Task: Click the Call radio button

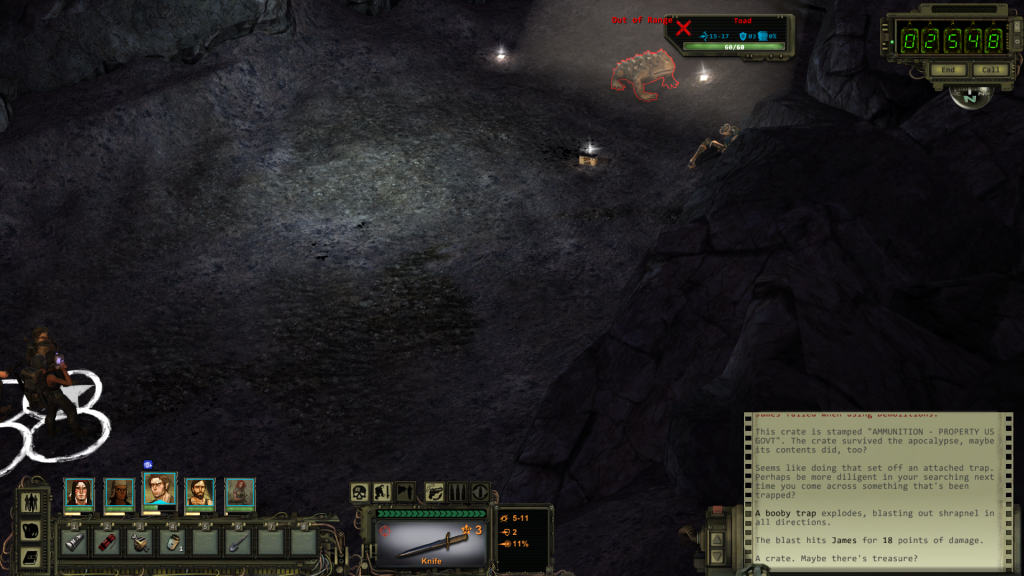Action: pyautogui.click(x=990, y=70)
